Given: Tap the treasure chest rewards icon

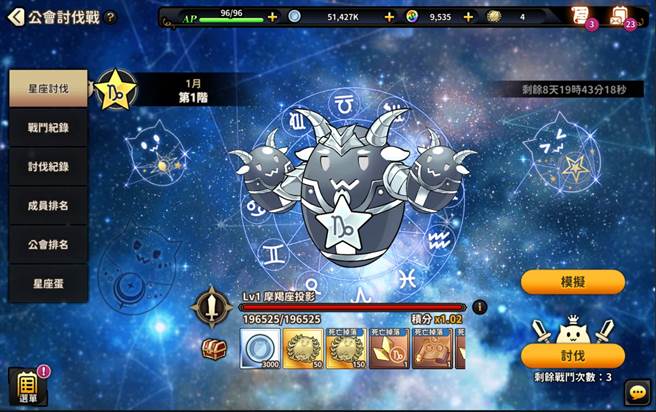Looking at the screenshot, I should pos(214,348).
